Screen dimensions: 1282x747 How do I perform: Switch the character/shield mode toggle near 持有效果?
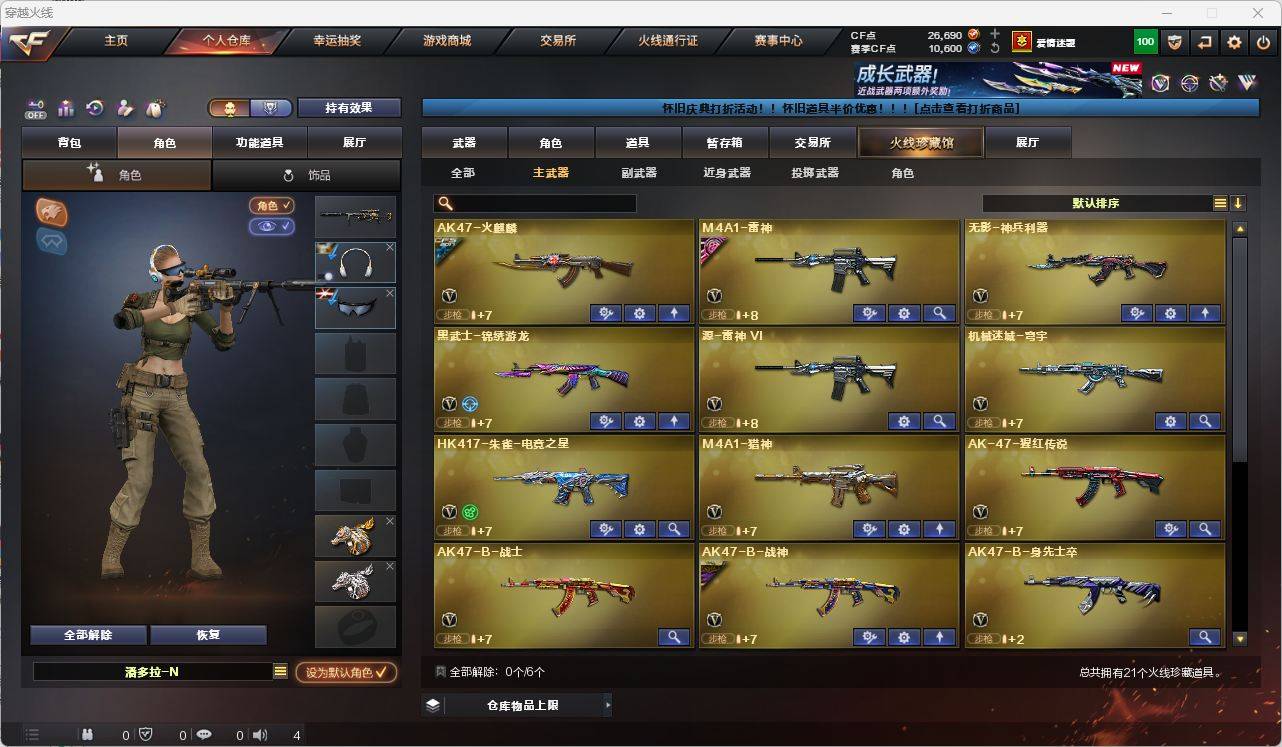[x=268, y=108]
